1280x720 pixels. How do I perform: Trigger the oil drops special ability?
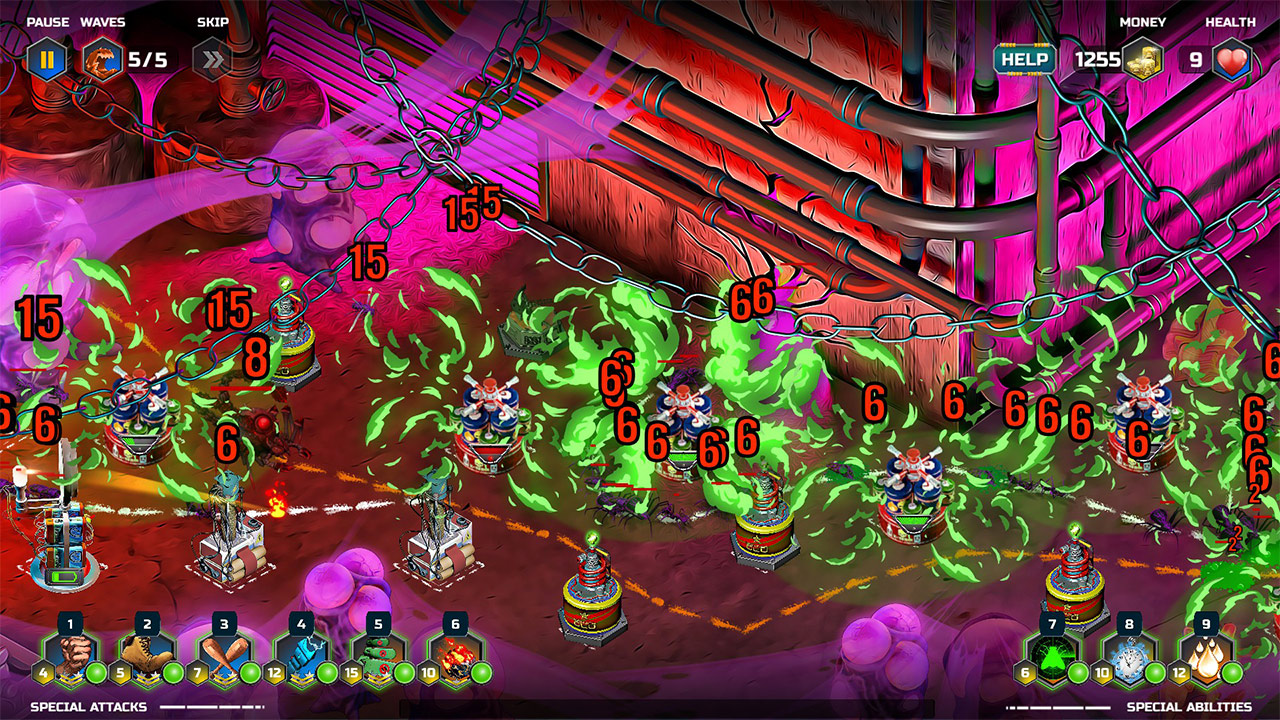pyautogui.click(x=1207, y=655)
